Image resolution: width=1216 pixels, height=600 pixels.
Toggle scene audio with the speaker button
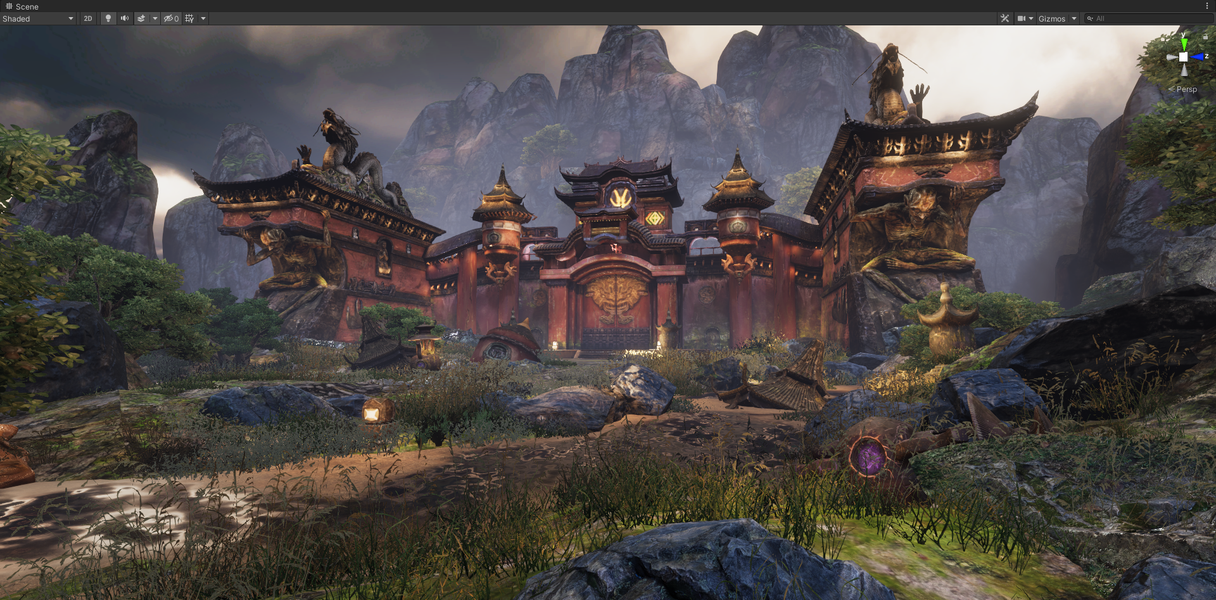[125, 19]
